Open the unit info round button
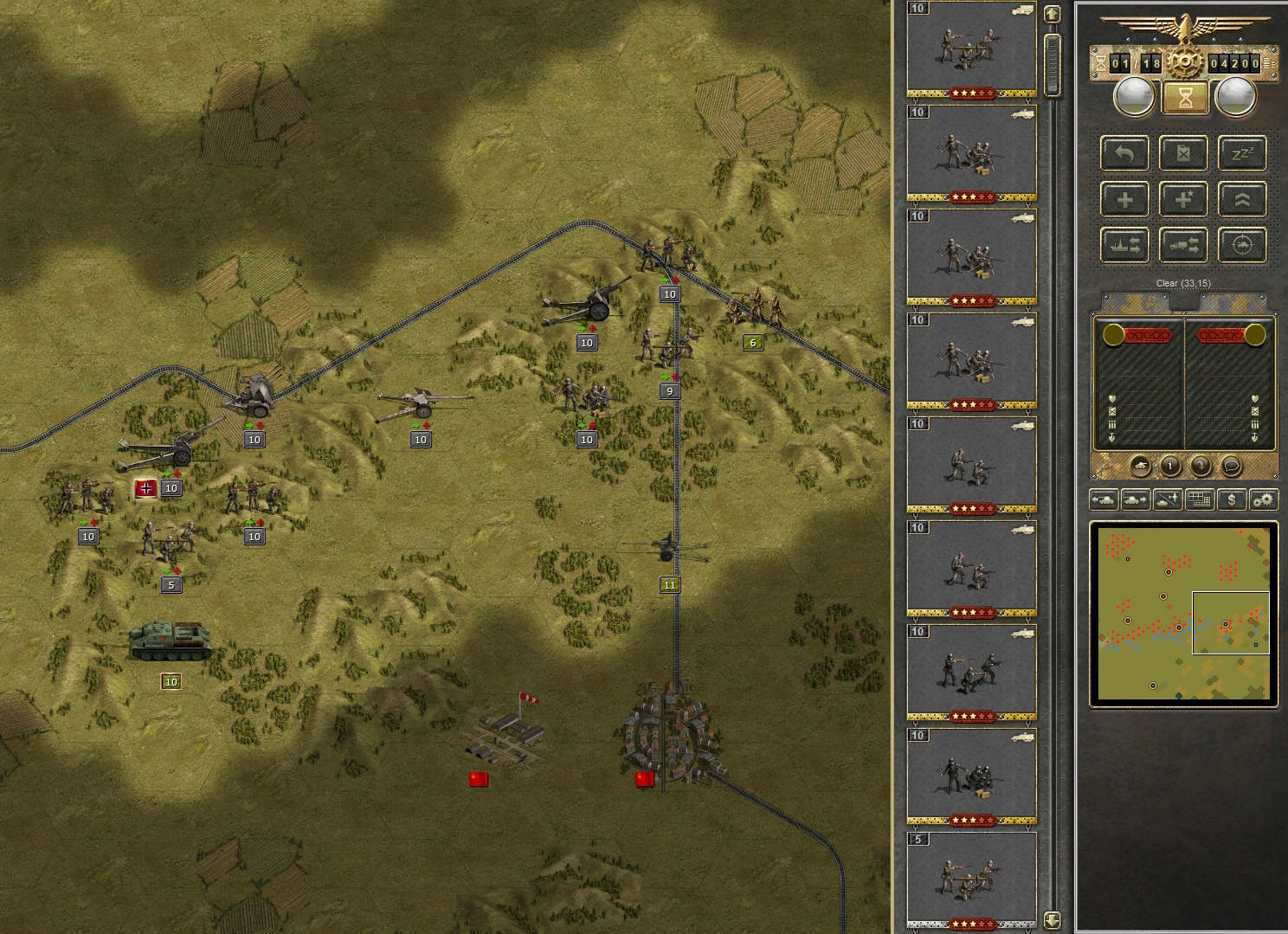The width and height of the screenshot is (1288, 934). coord(1170,466)
